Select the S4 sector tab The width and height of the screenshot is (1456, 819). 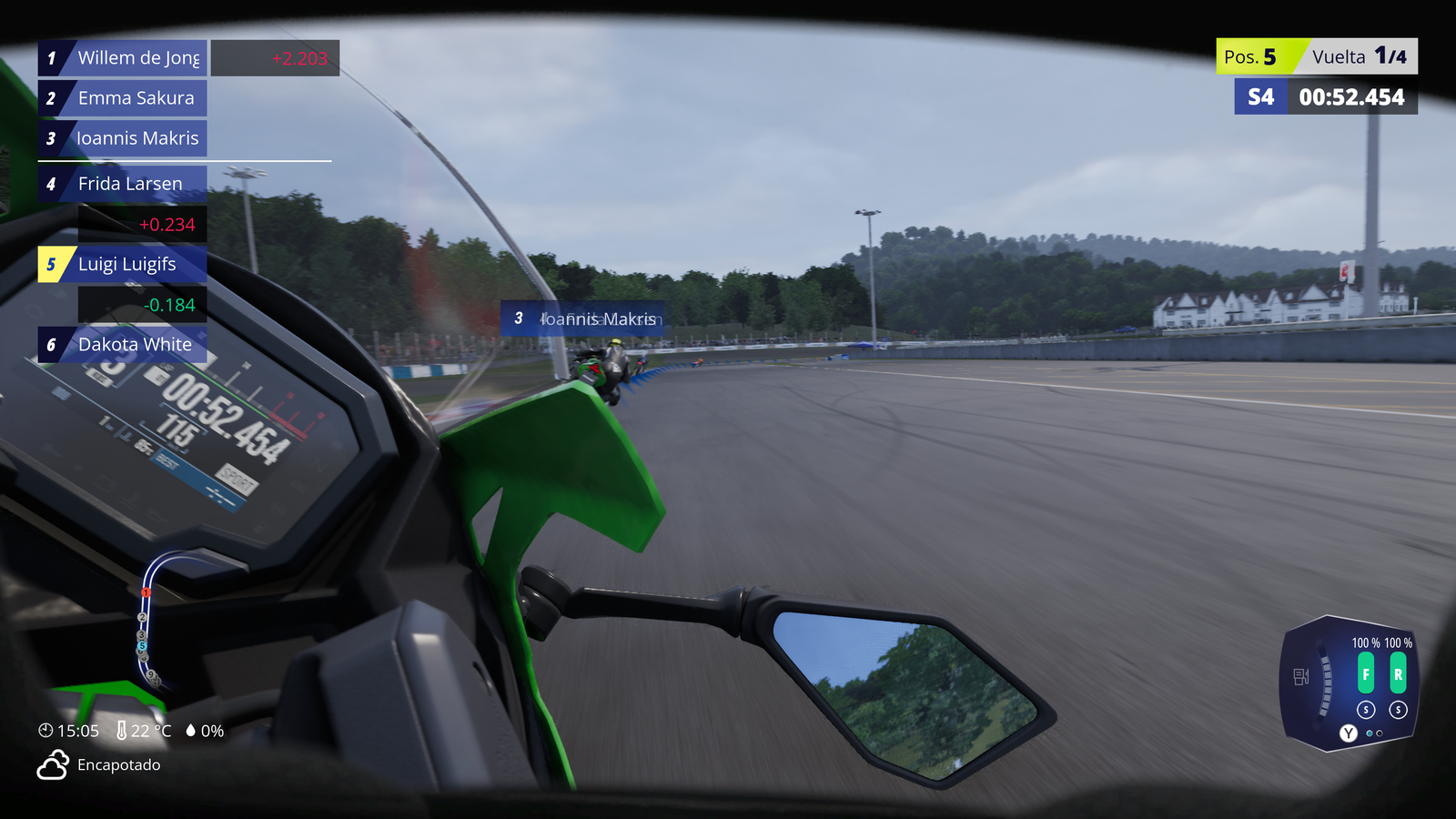[x=1260, y=97]
